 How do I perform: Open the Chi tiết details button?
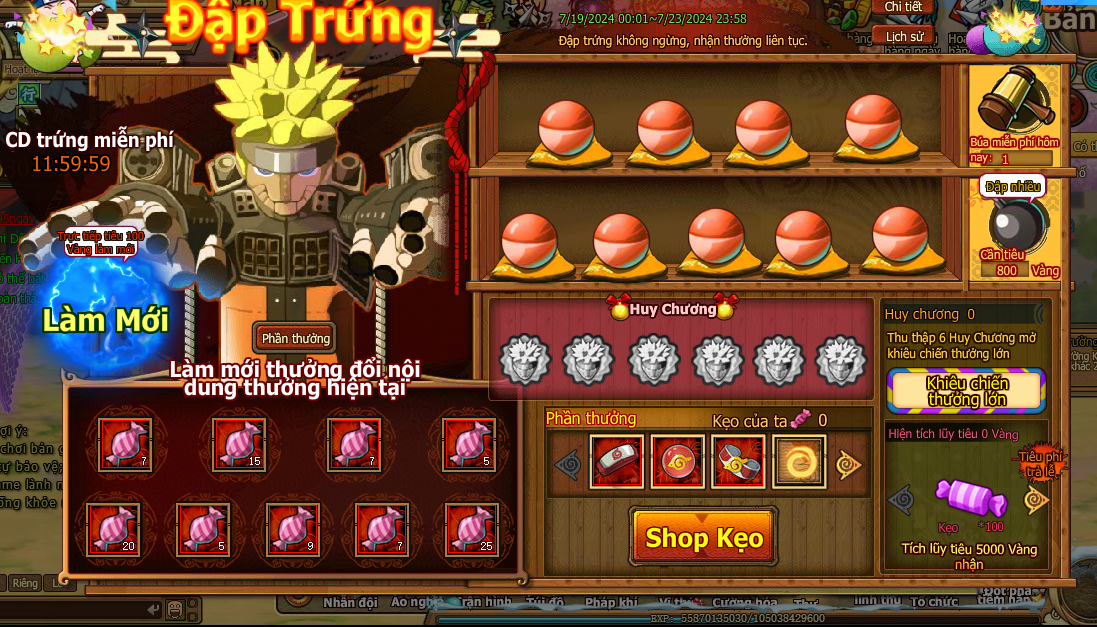903,7
